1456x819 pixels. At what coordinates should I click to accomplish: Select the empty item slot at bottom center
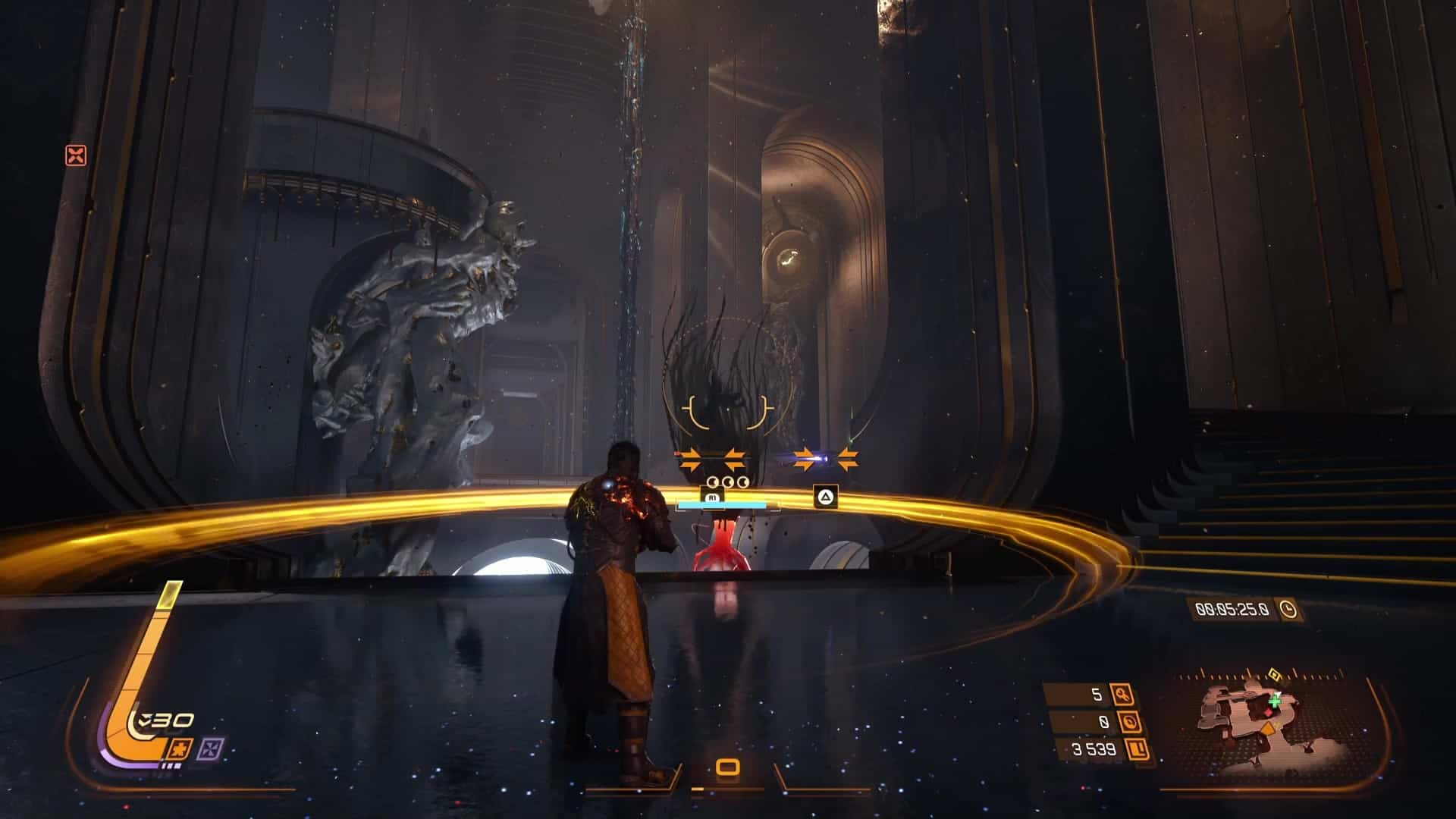pos(727,767)
